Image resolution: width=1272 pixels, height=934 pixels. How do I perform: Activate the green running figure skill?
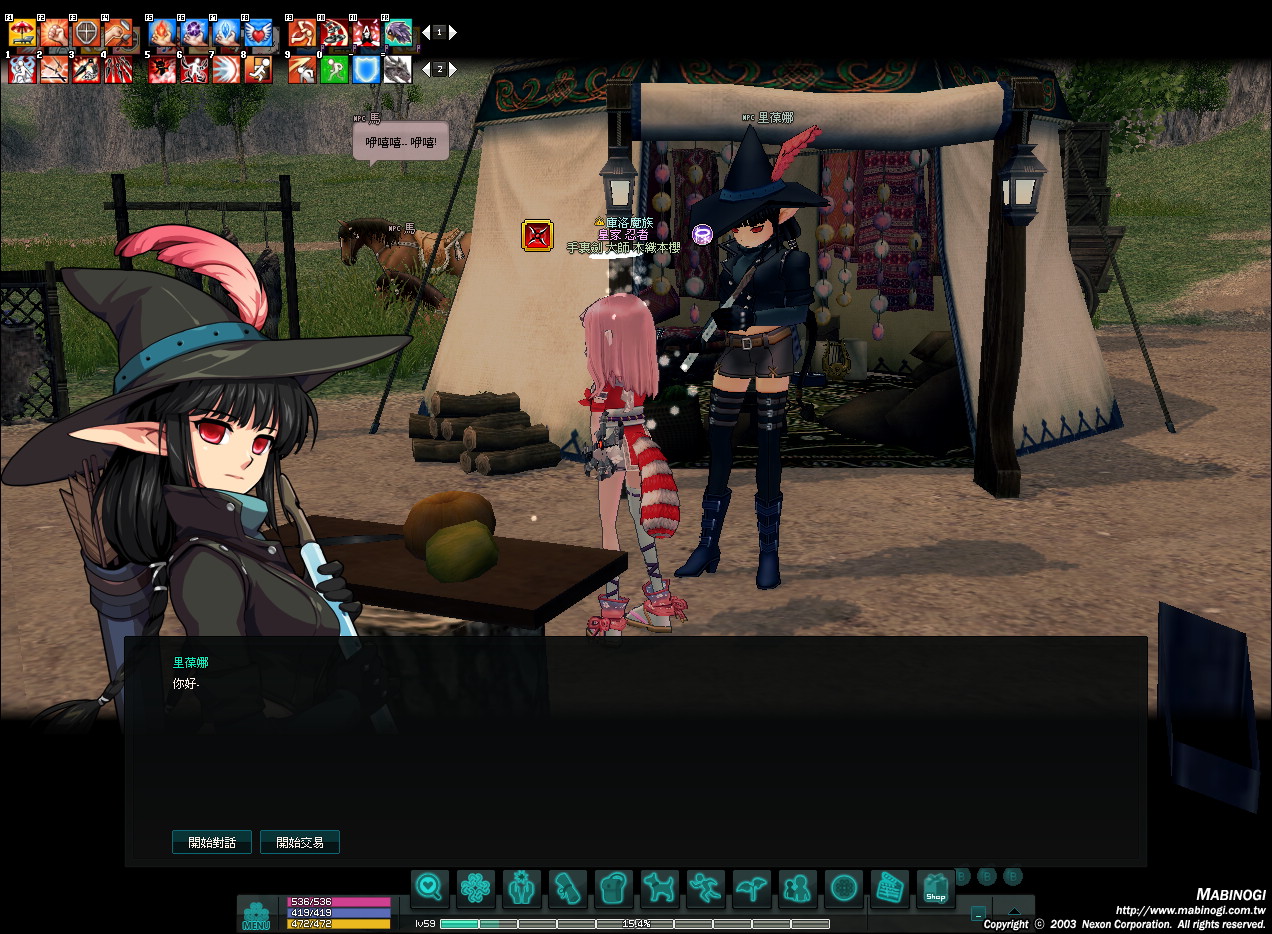(334, 70)
